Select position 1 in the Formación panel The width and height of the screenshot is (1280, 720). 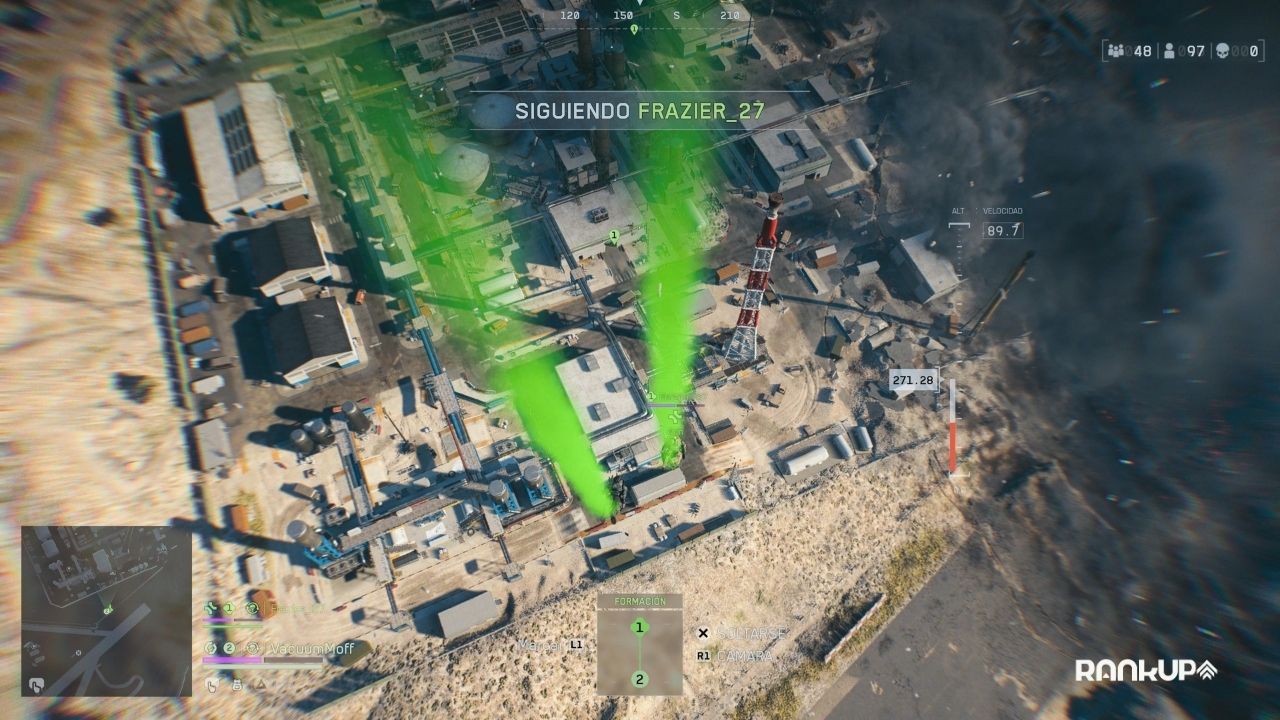[639, 628]
